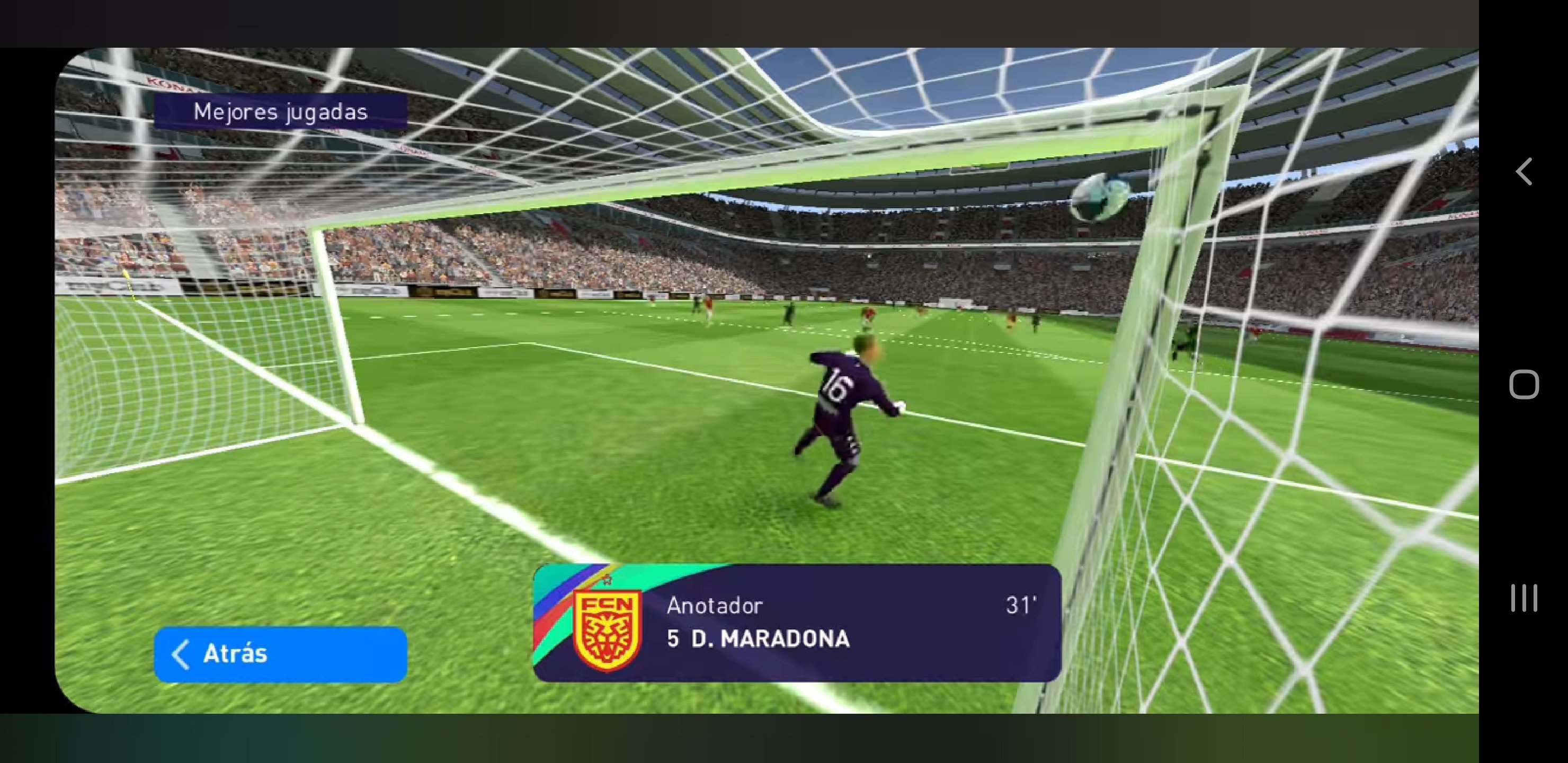Screen dimensions: 1568x763
Task: Tap the Android back navigation arrow
Action: [1524, 172]
